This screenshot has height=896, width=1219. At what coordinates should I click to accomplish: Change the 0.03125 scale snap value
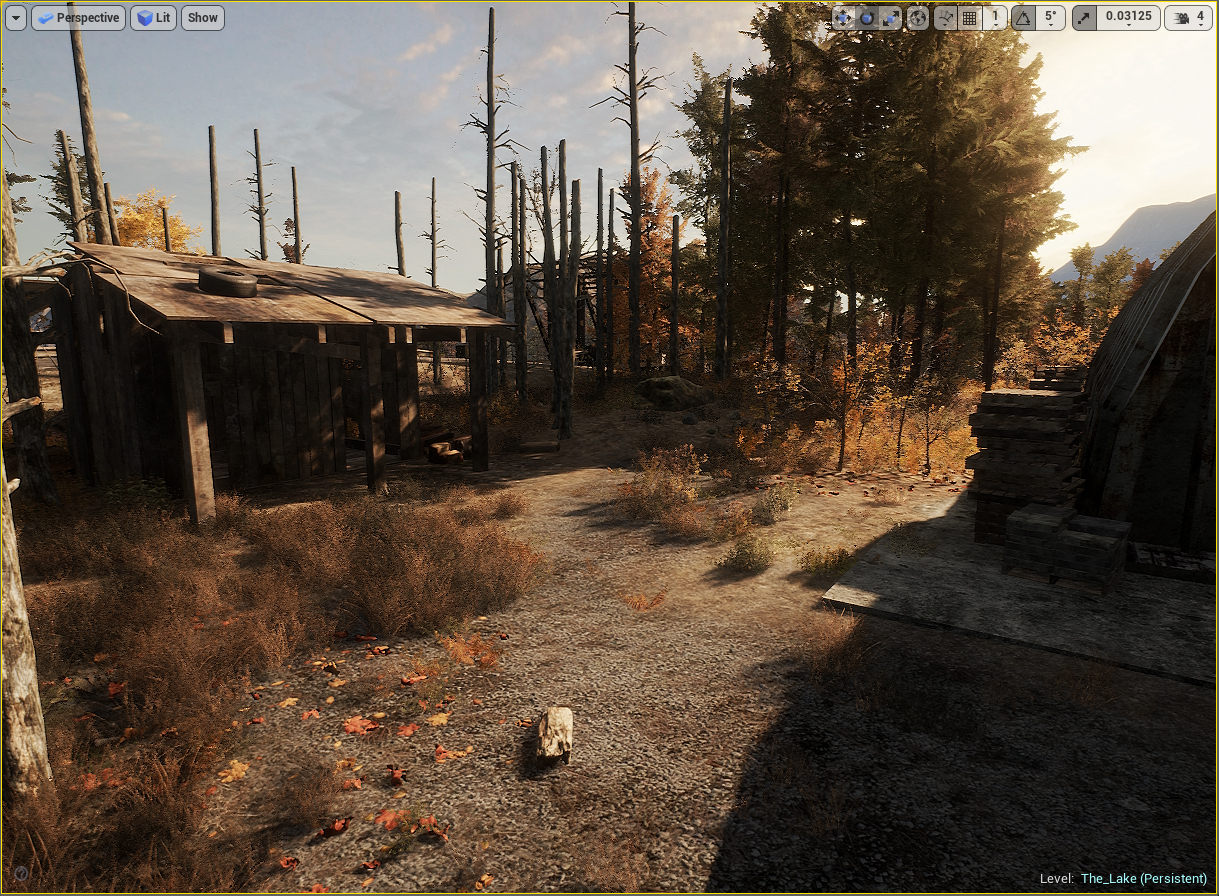pos(1127,17)
